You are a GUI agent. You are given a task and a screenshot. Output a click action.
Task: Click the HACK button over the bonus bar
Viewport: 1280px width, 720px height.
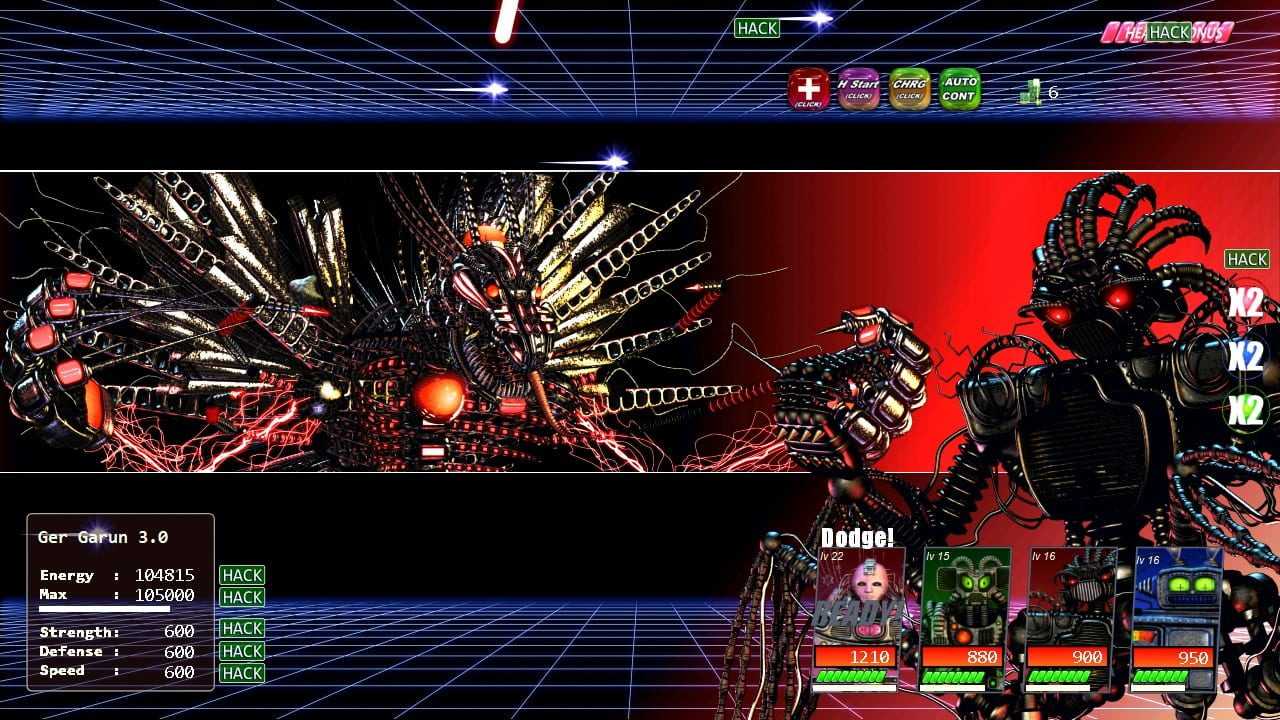click(1169, 32)
